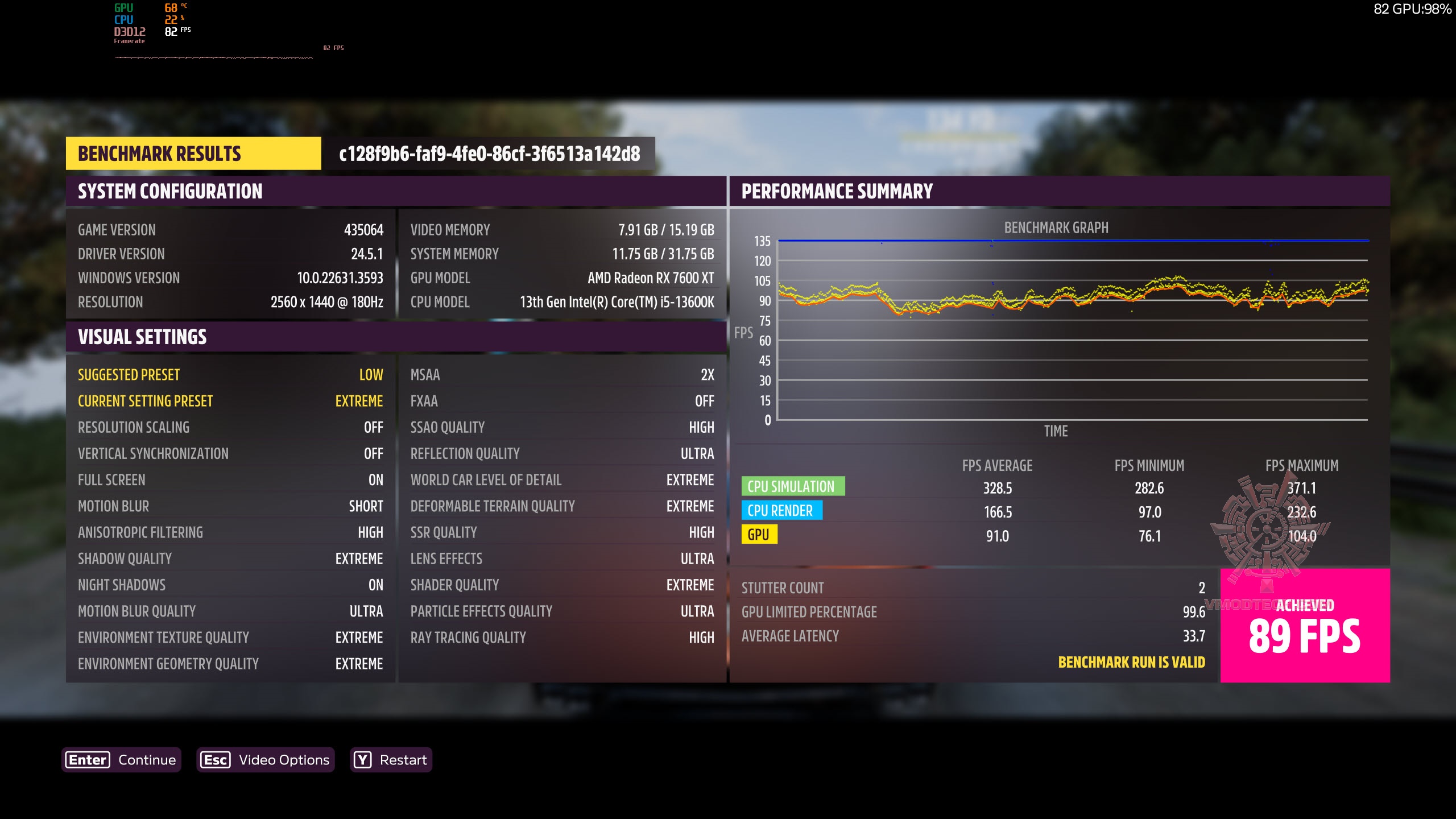Restart the benchmark run

391,760
